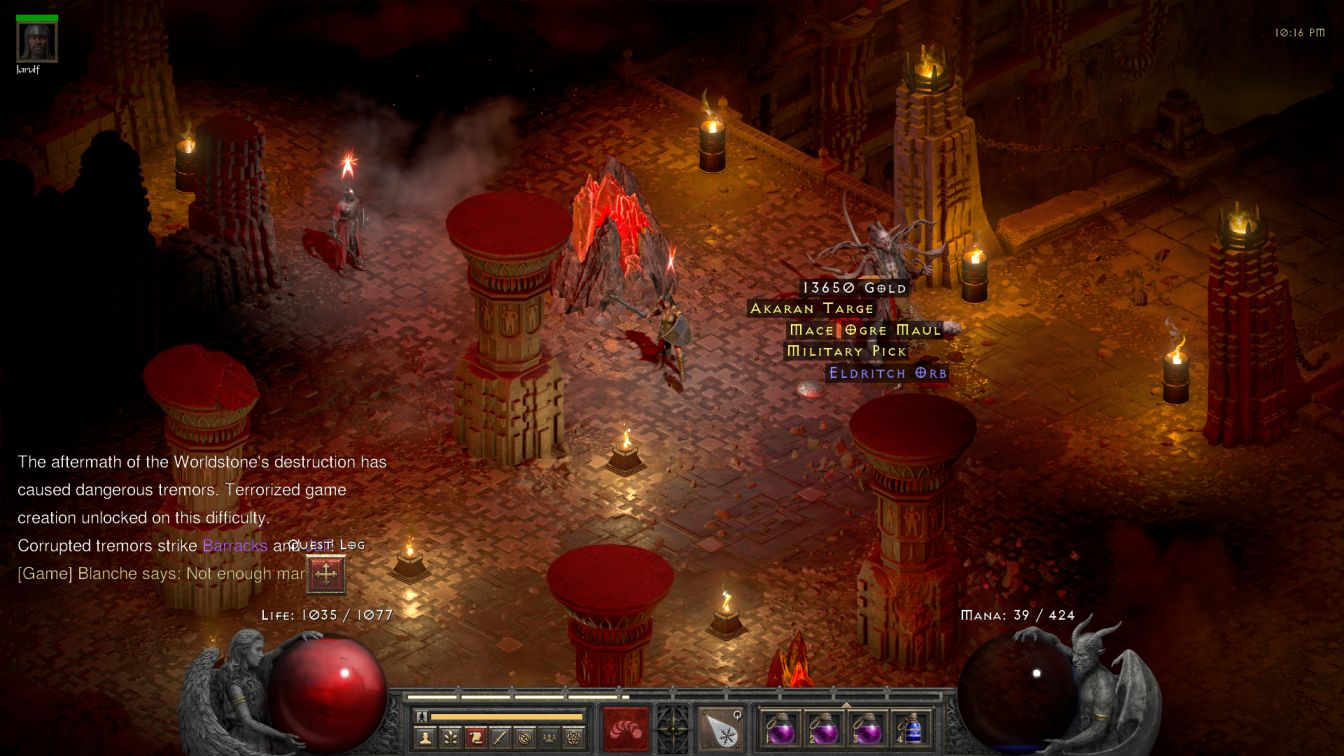Screen dimensions: 1344x756
Task: Click the sword icon in mini panel
Action: 500,738
